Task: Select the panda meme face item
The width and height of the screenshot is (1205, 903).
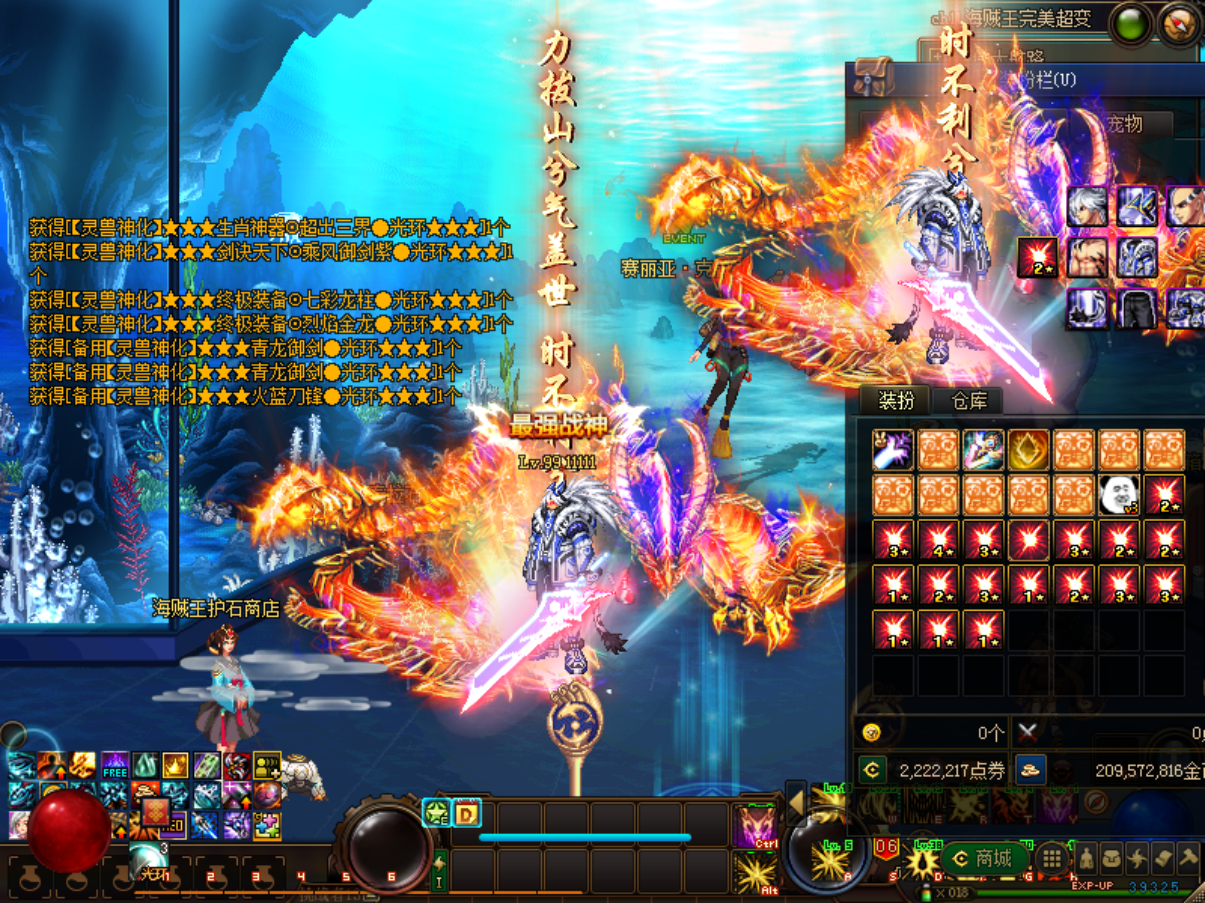Action: pyautogui.click(x=1119, y=494)
